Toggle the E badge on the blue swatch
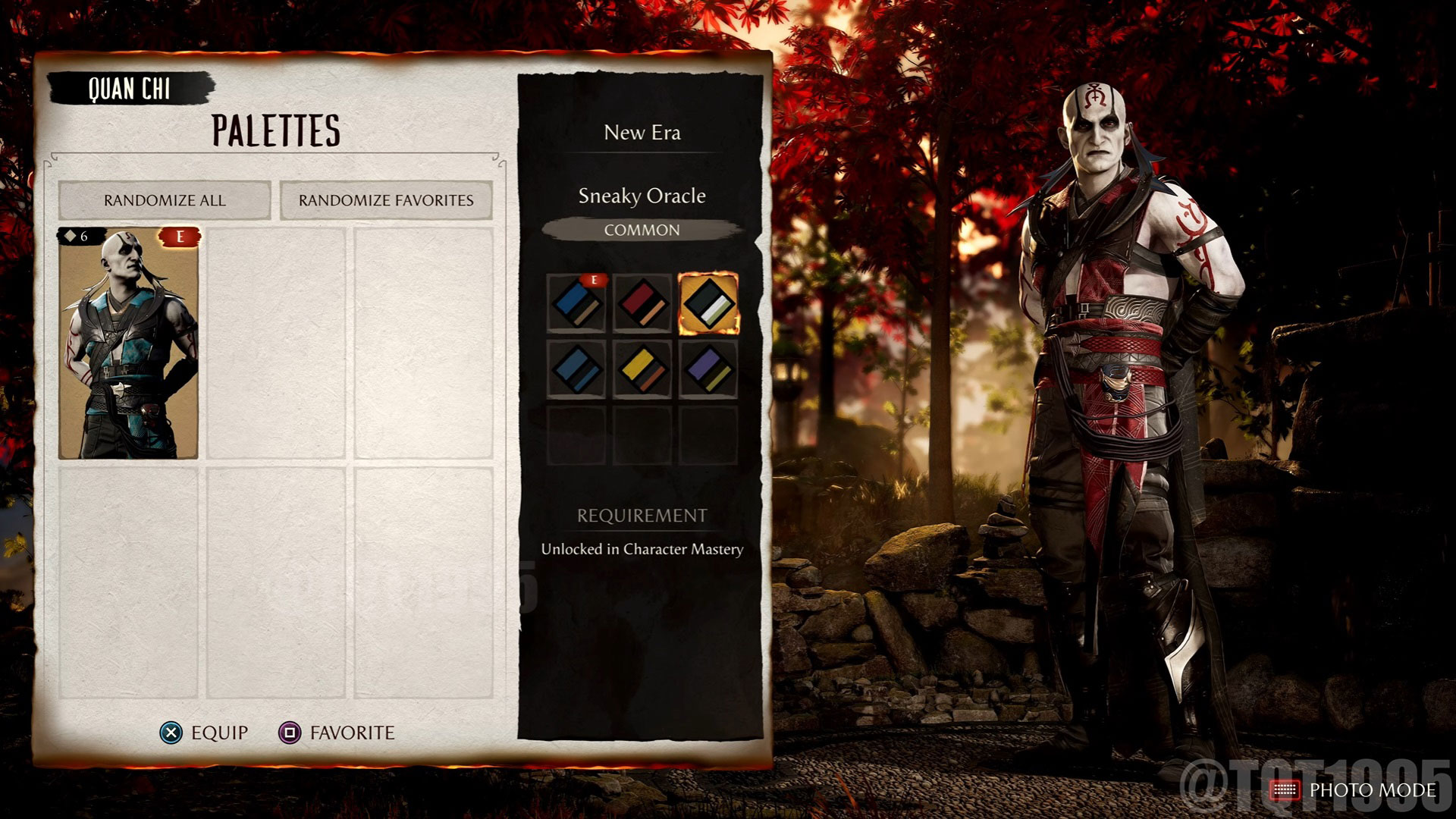The image size is (1456, 819). pyautogui.click(x=594, y=278)
